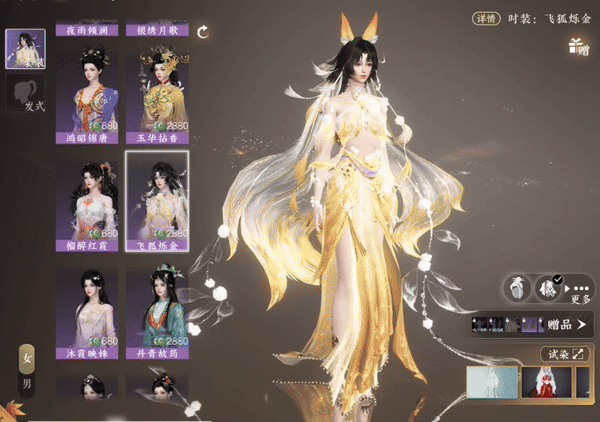Toggle the hair accessory round icon
Image resolution: width=600 pixels, height=422 pixels.
click(x=517, y=288)
